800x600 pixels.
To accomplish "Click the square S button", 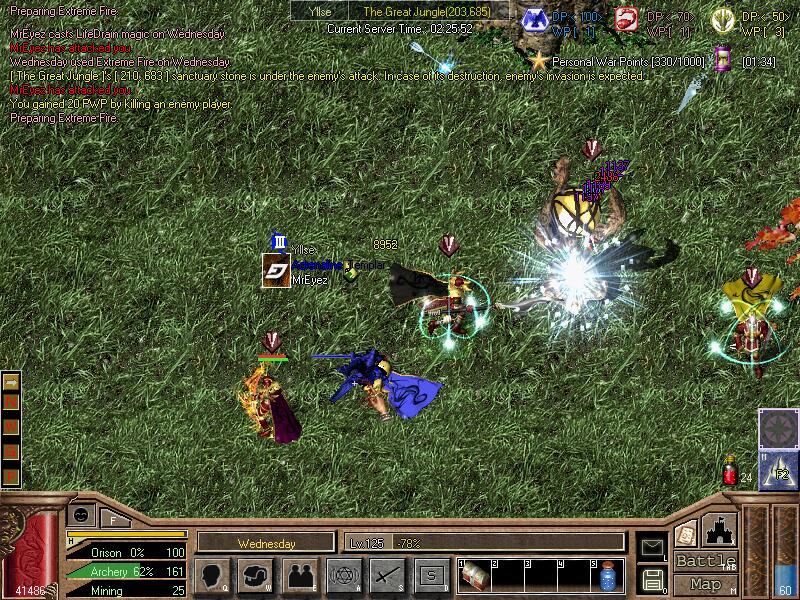I will pos(431,575).
